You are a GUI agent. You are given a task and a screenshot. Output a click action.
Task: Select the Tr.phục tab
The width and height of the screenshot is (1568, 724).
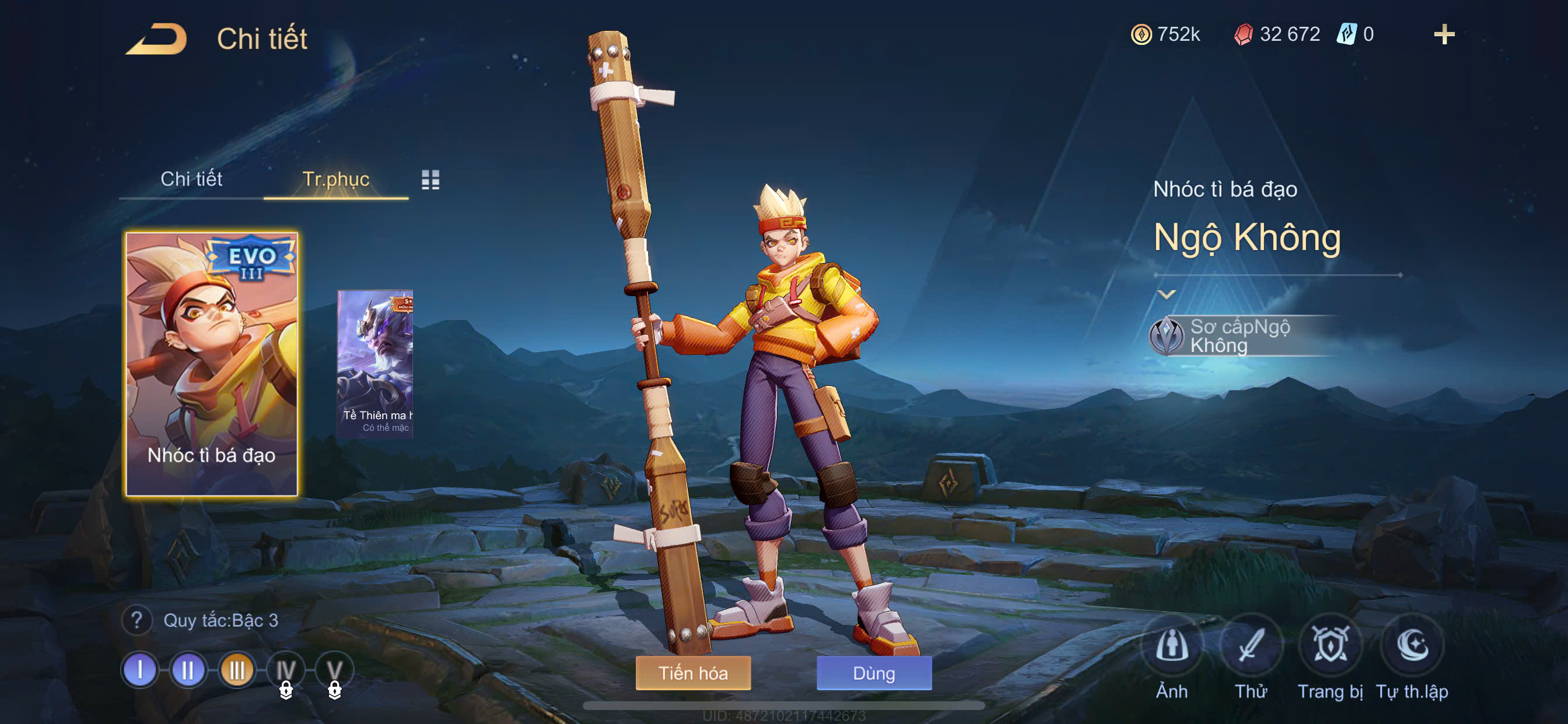(335, 179)
